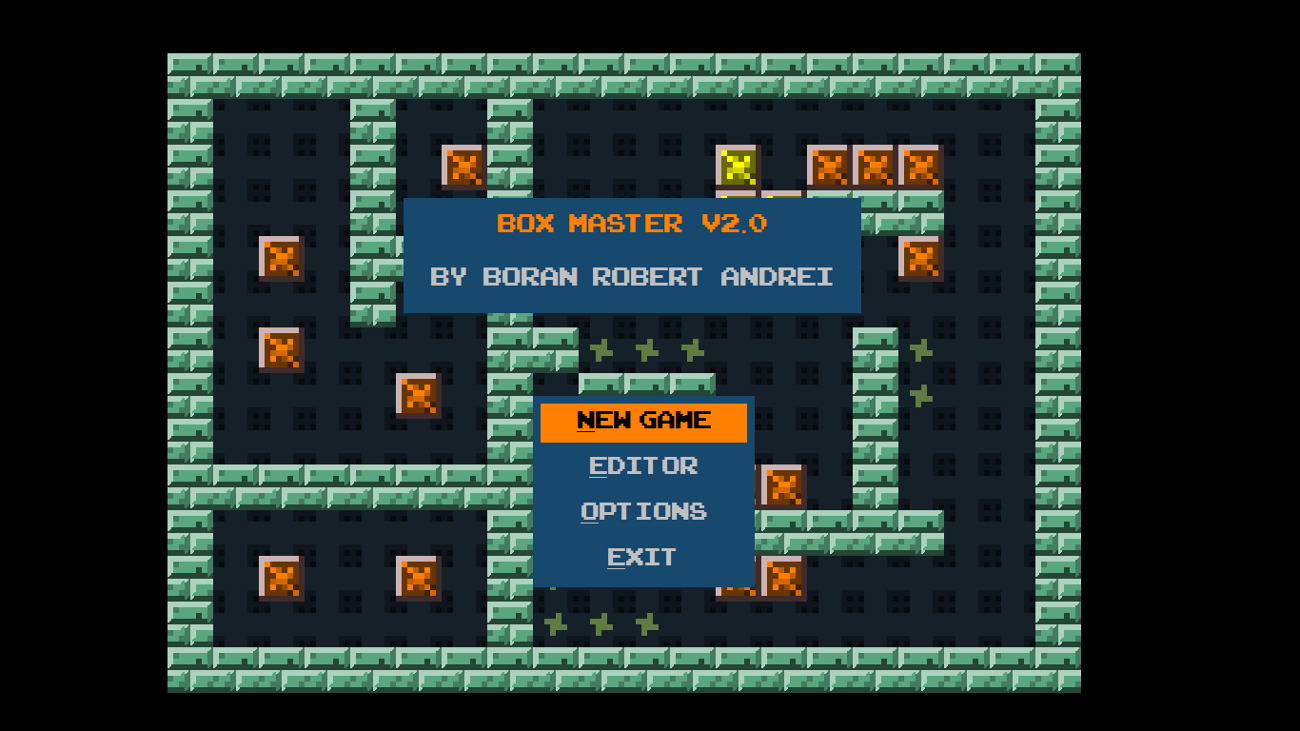
Task: Choose EXIT to quit Box Master
Action: coord(641,557)
